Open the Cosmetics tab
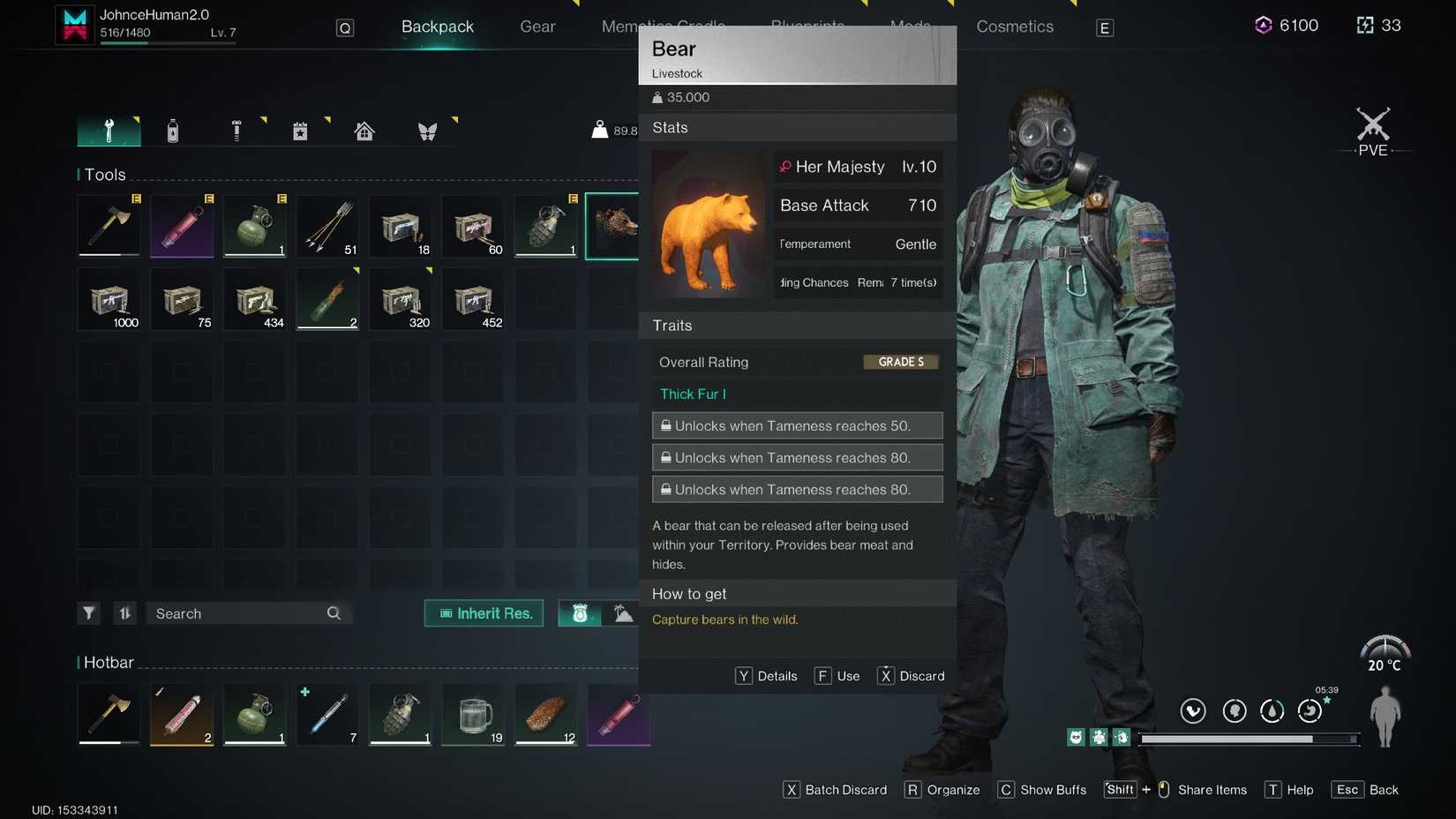Screen dimensions: 1456x819 tap(1014, 26)
